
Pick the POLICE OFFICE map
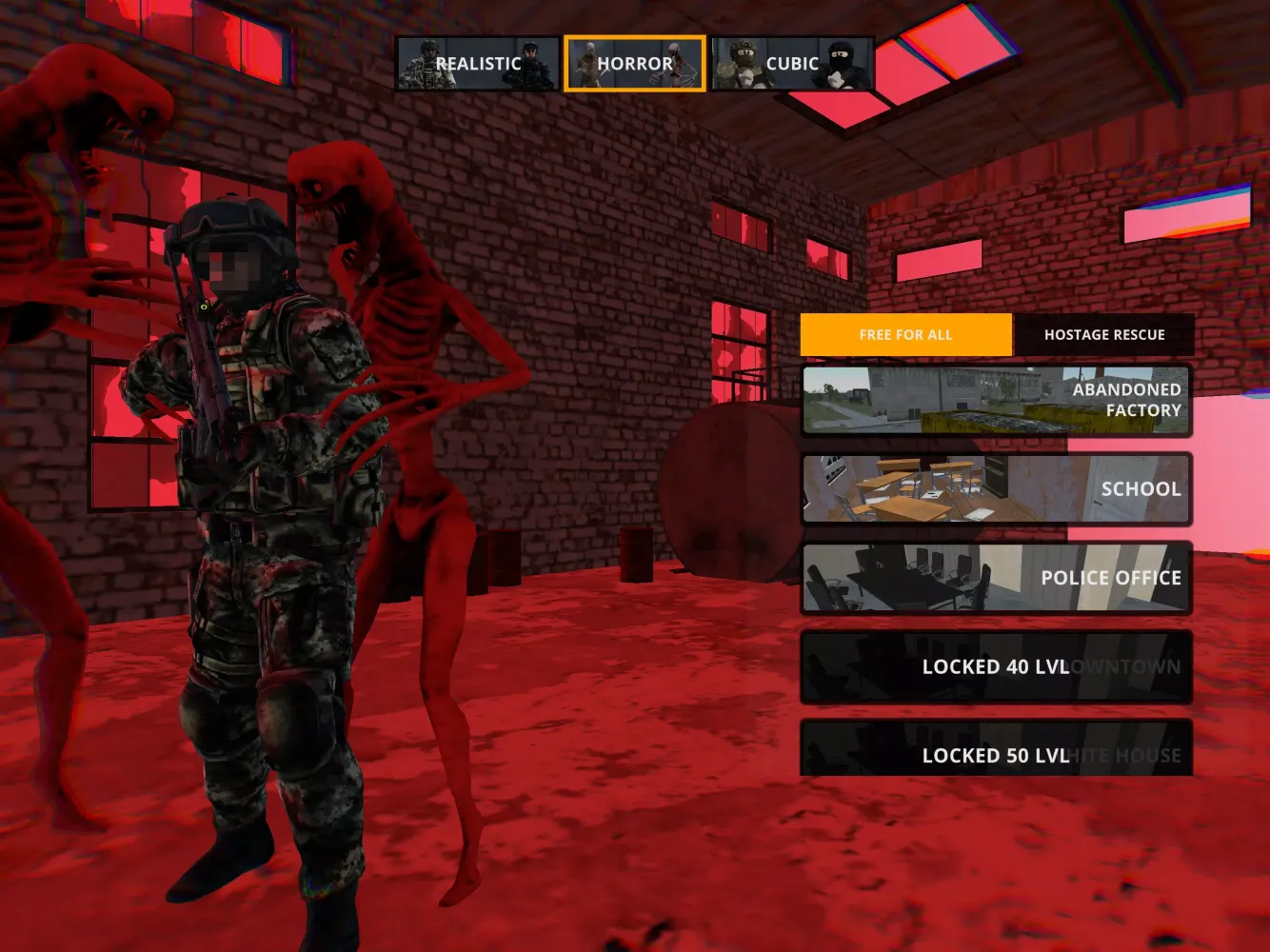[996, 578]
